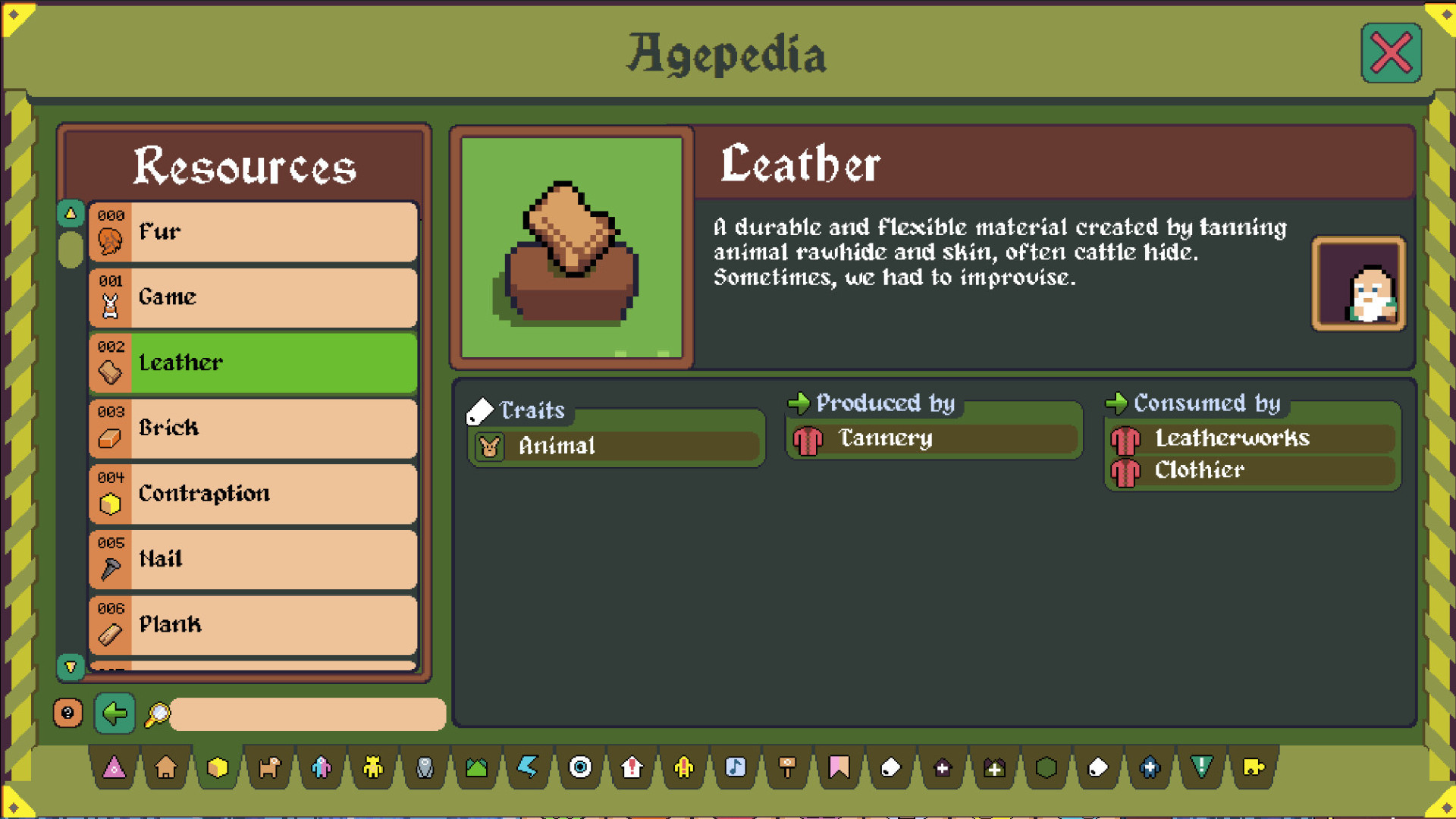
Task: Open the eye category icon
Action: (580, 768)
